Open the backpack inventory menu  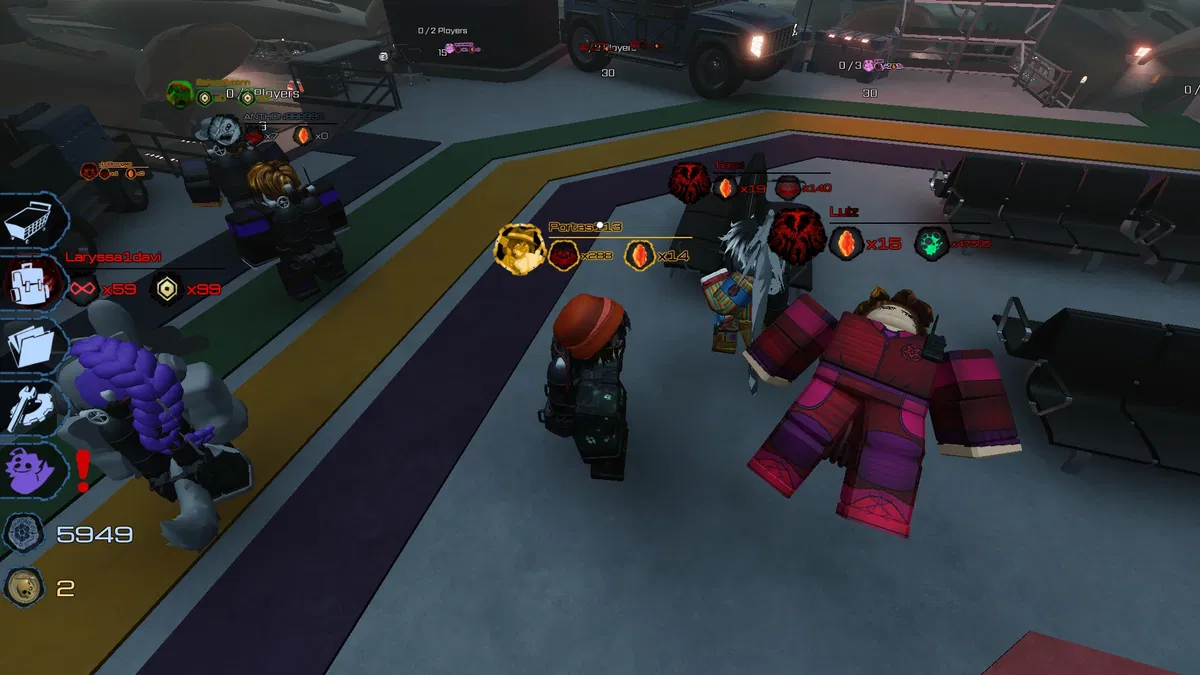click(34, 283)
